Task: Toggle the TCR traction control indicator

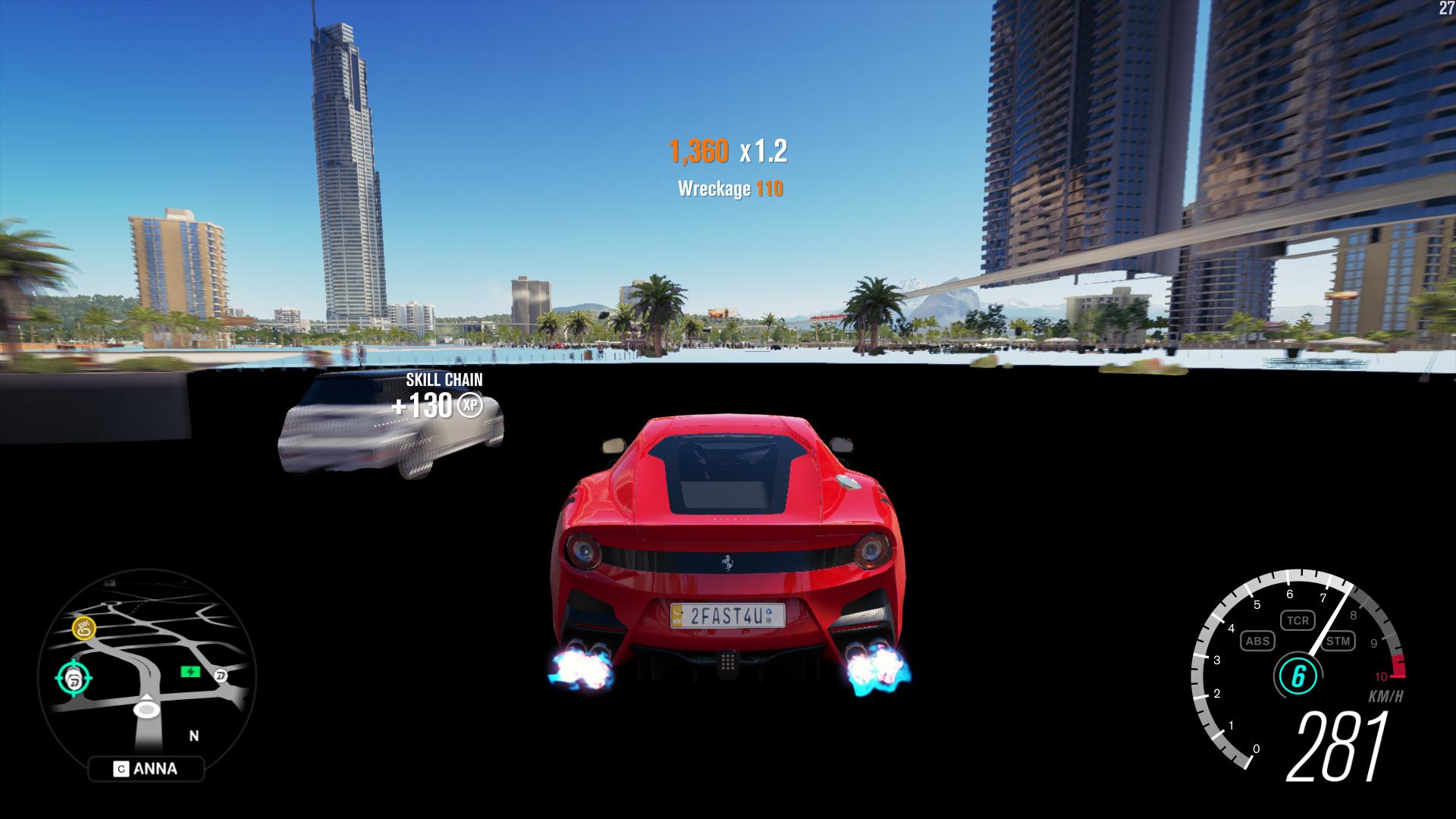Action: pyautogui.click(x=1298, y=620)
